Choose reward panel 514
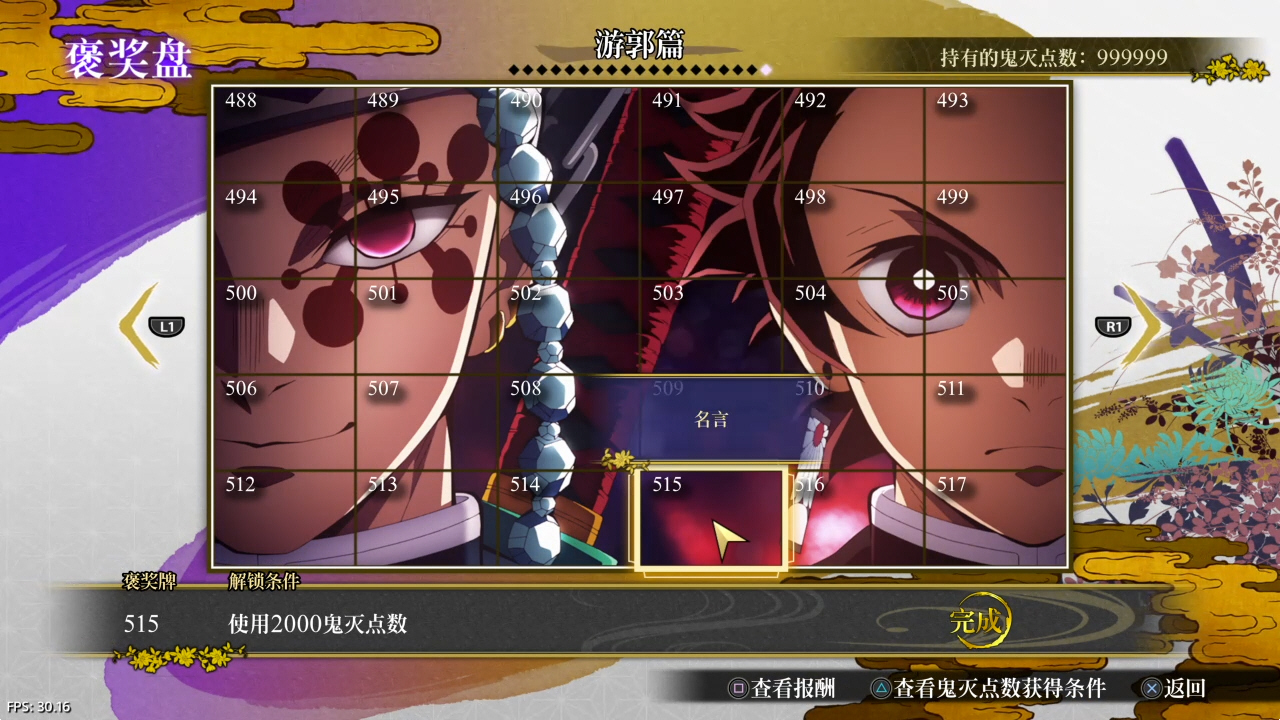1280x720 pixels. click(x=569, y=518)
